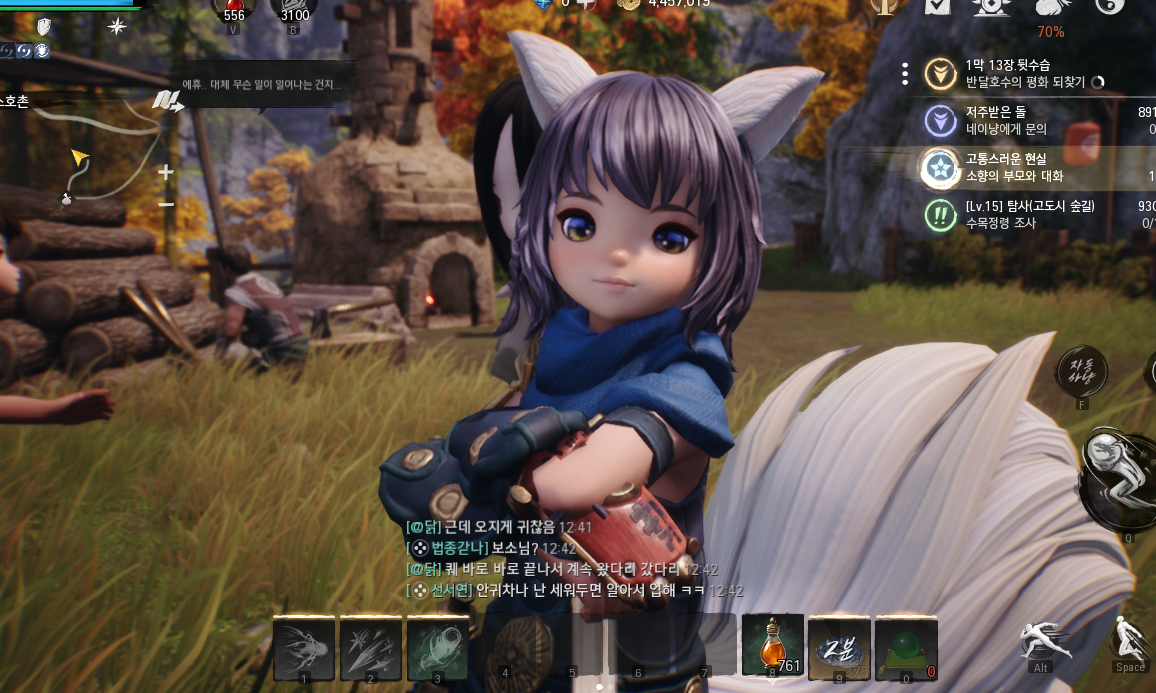Image resolution: width=1156 pixels, height=693 pixels.
Task: Activate the large crouching figure skill button
Action: pyautogui.click(x=1118, y=477)
